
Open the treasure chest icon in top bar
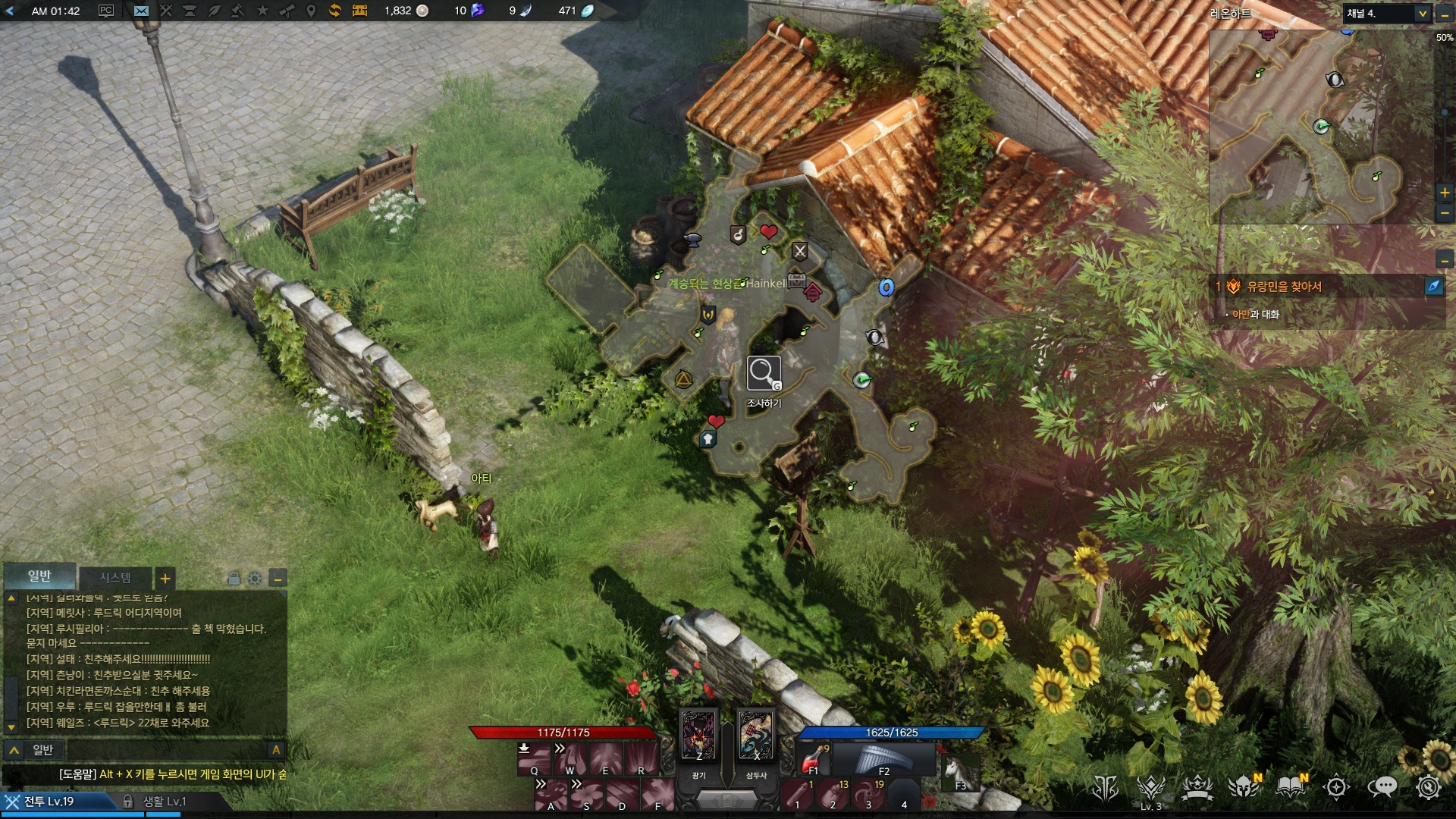point(359,11)
